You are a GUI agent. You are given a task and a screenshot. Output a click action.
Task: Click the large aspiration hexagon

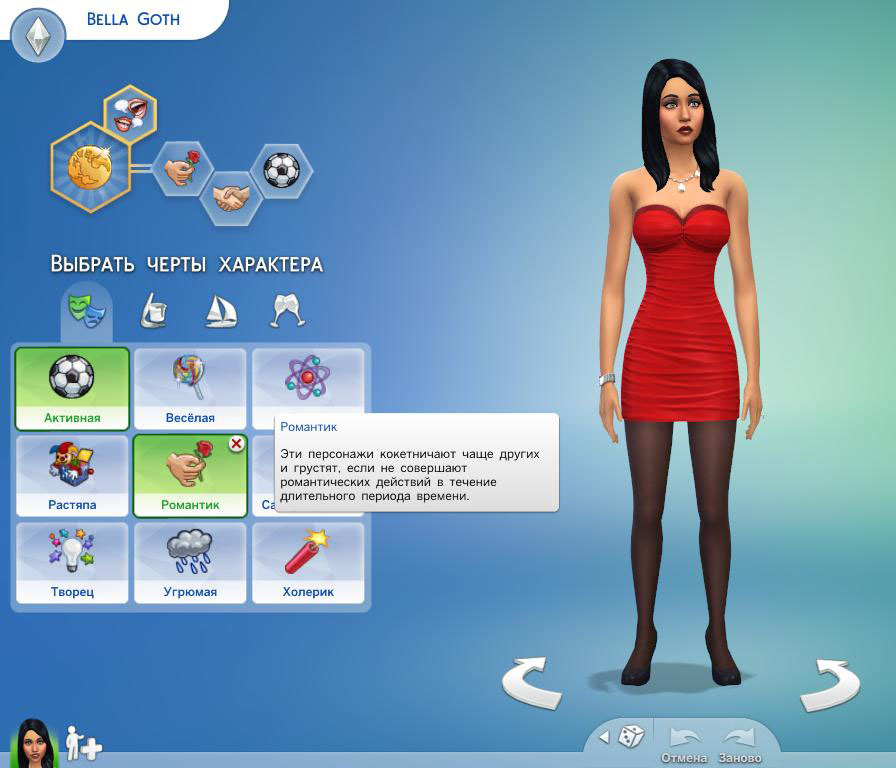pyautogui.click(x=91, y=166)
